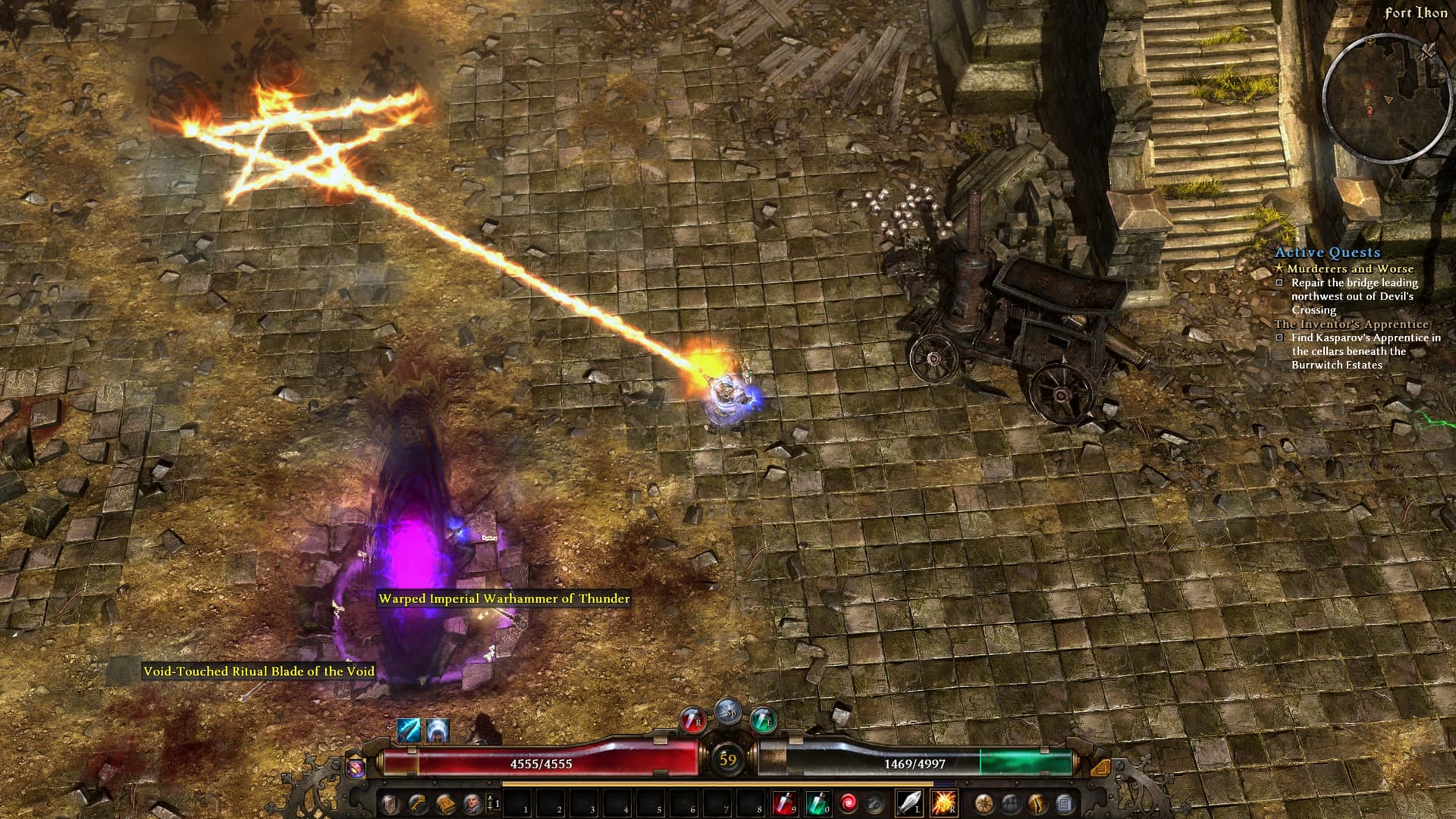Viewport: 1456px width, 819px height.
Task: Click the round Sp button above level
Action: (x=728, y=712)
